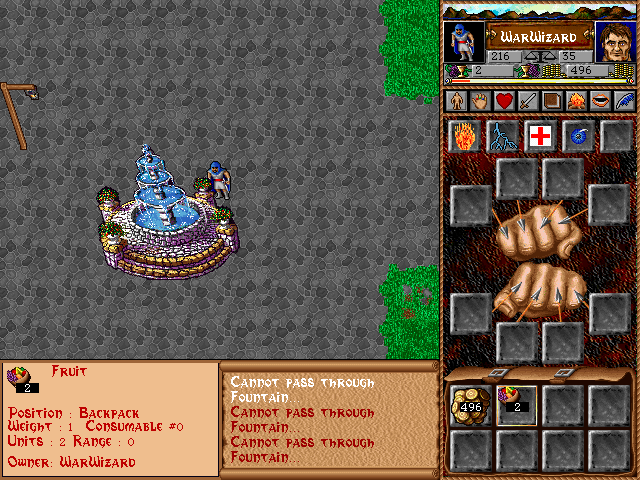Click the WarWizard face portrait
The image size is (640, 480).
(615, 42)
